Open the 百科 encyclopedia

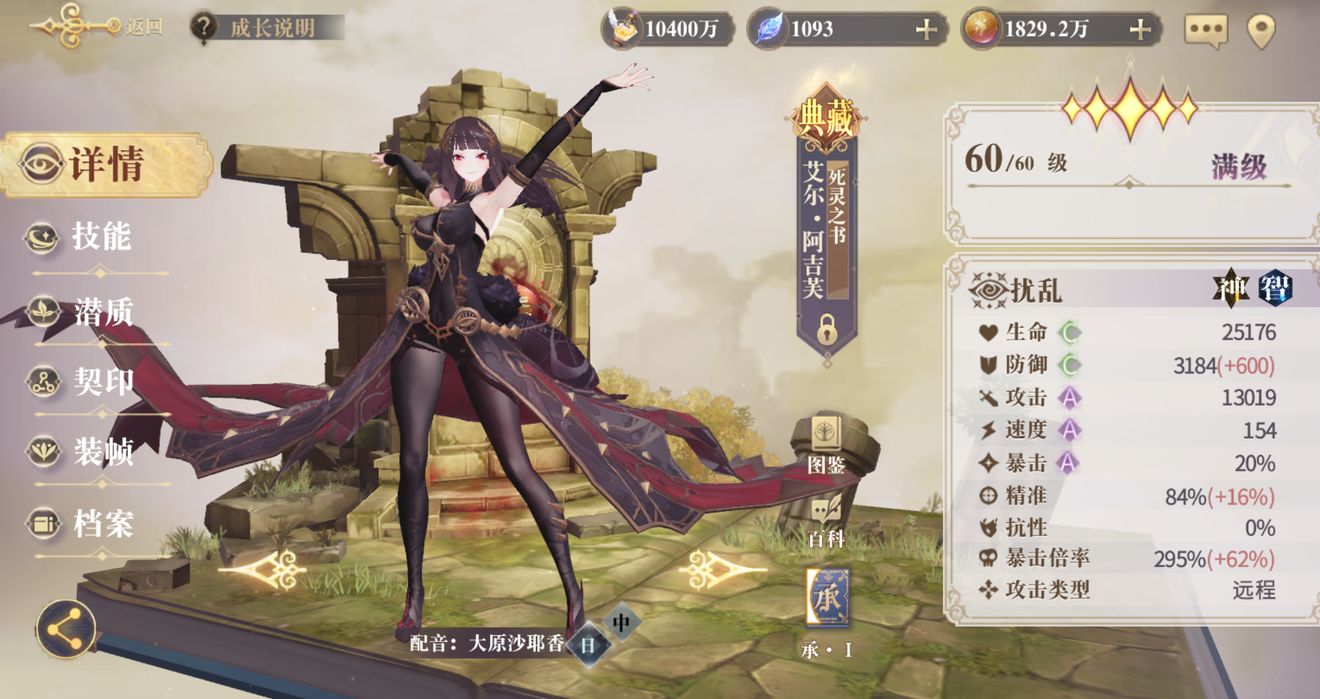[x=826, y=520]
